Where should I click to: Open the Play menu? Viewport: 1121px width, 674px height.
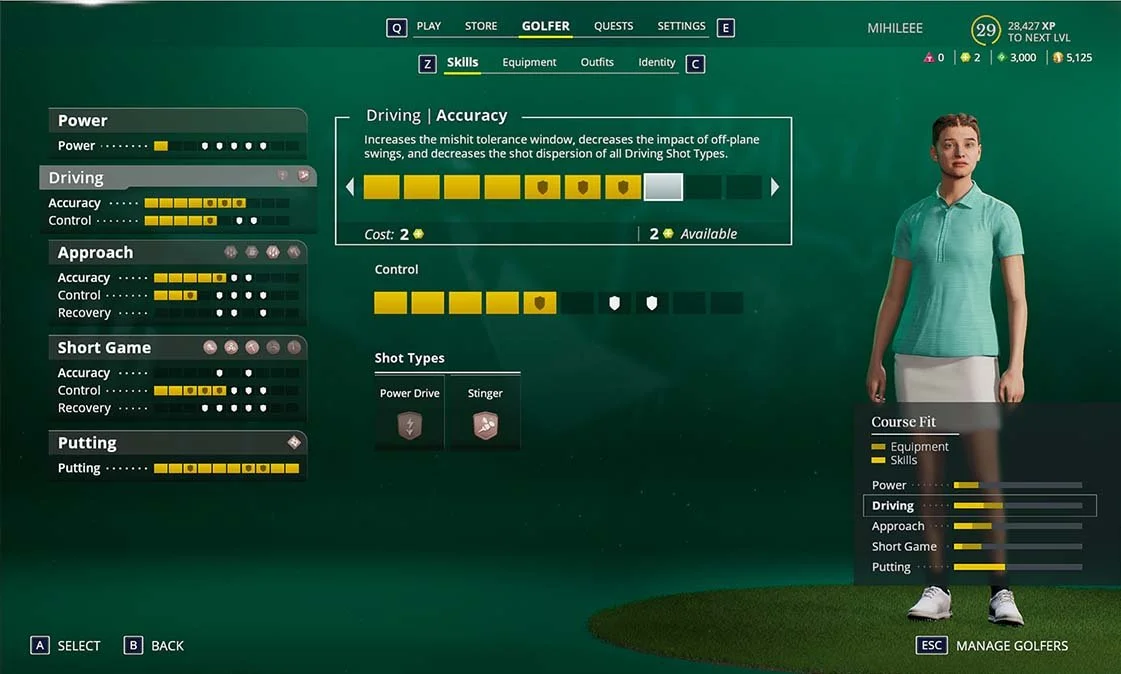pos(428,26)
